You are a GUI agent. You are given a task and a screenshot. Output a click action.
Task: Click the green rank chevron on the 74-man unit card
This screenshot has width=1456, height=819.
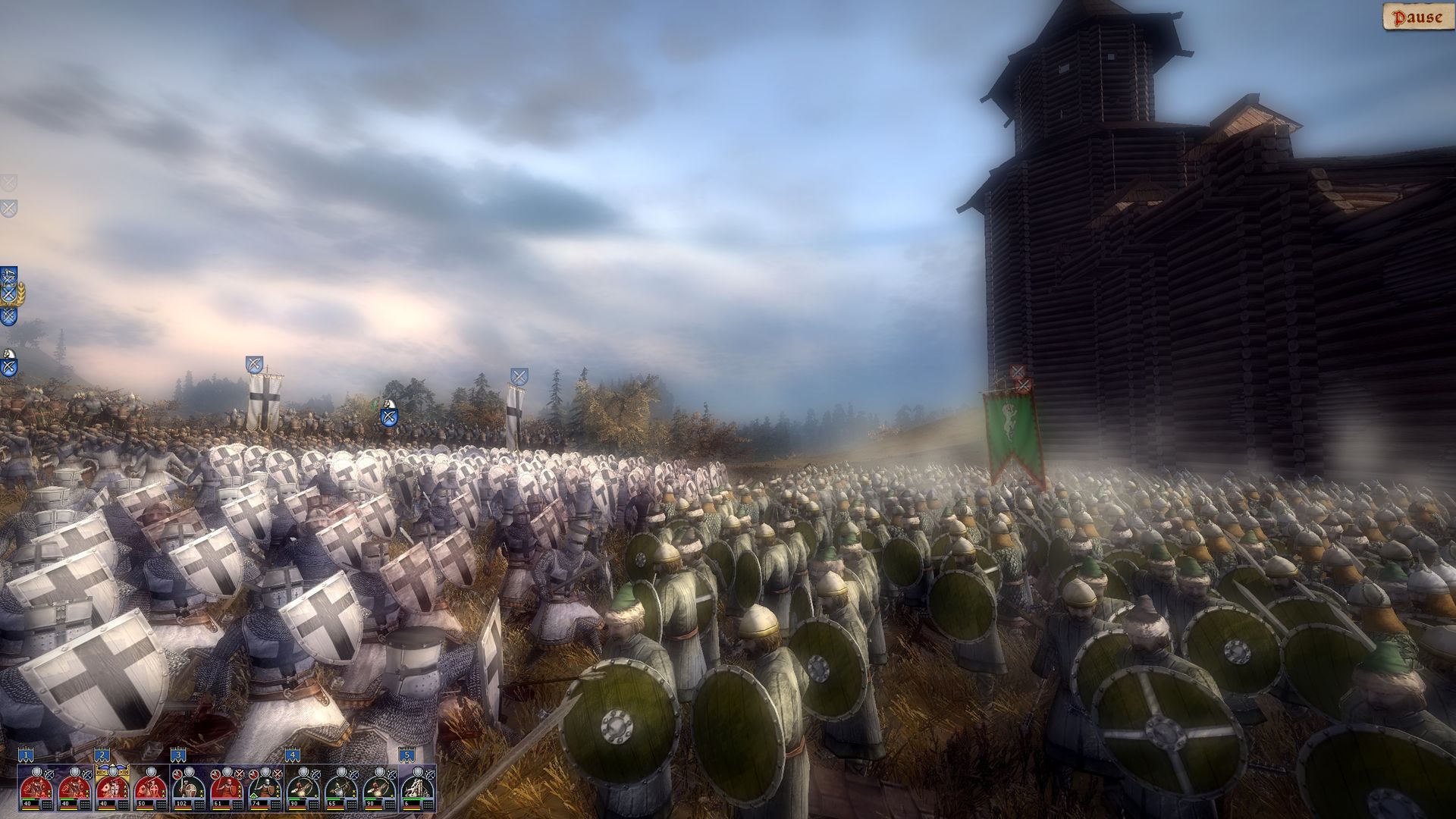click(255, 795)
